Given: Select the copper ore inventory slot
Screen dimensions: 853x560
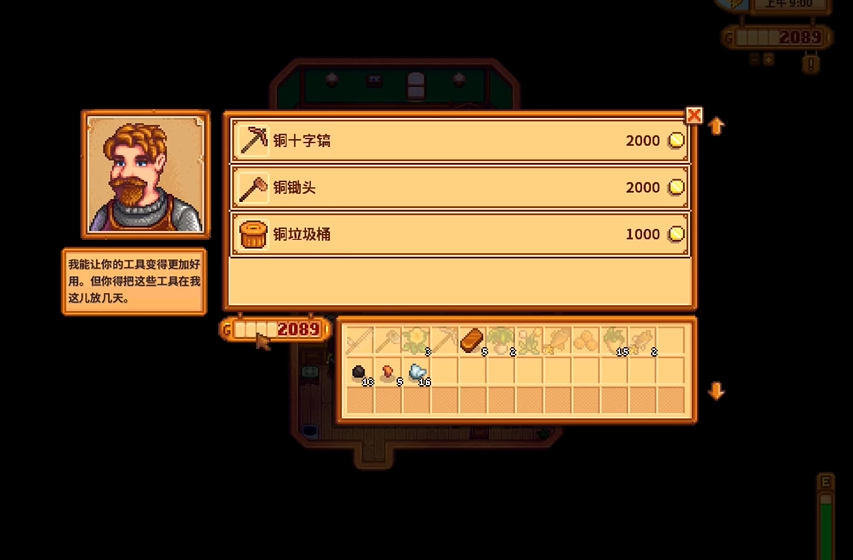Looking at the screenshot, I should [388, 373].
